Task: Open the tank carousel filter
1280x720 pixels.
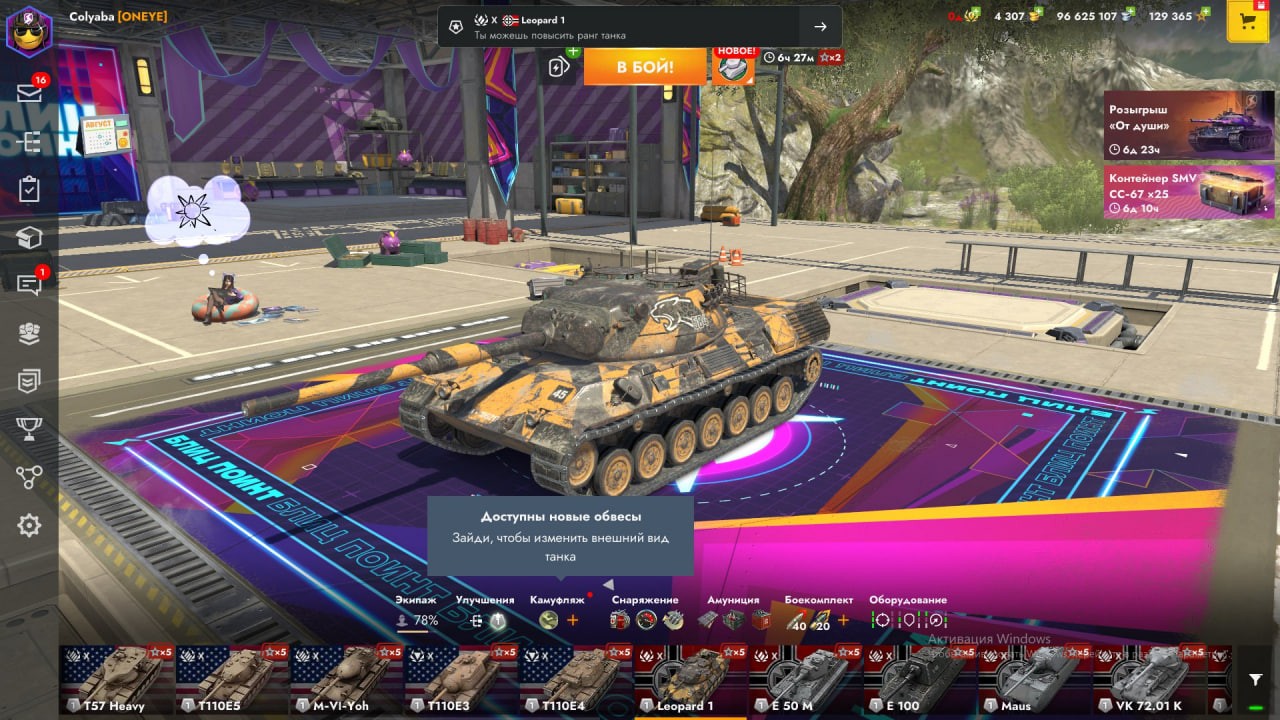Action: click(x=1256, y=680)
